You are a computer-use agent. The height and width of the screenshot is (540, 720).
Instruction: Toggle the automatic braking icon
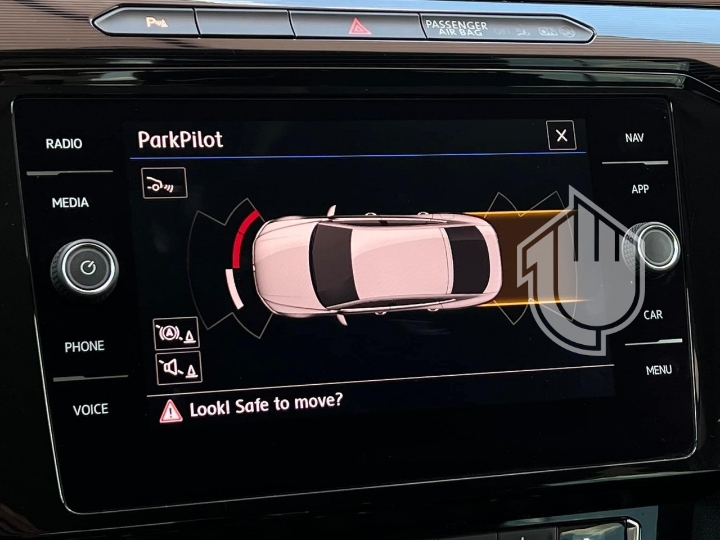click(x=177, y=333)
